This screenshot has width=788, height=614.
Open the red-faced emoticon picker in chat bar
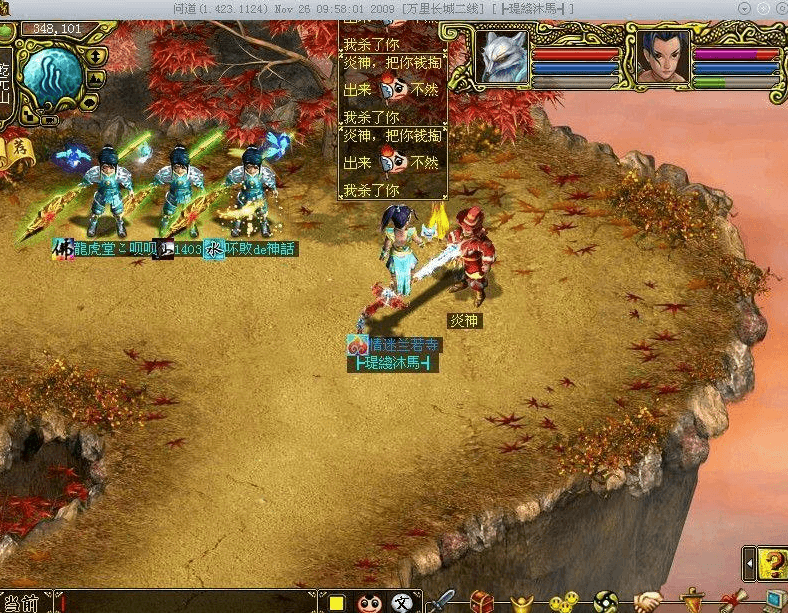[369, 602]
